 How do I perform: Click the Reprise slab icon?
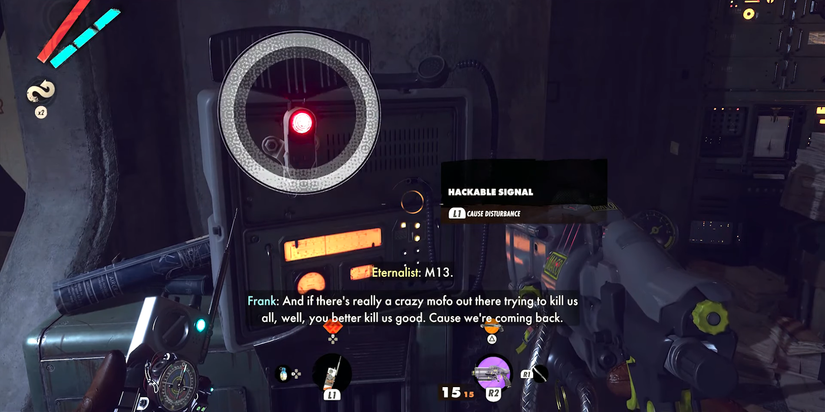click(x=41, y=91)
